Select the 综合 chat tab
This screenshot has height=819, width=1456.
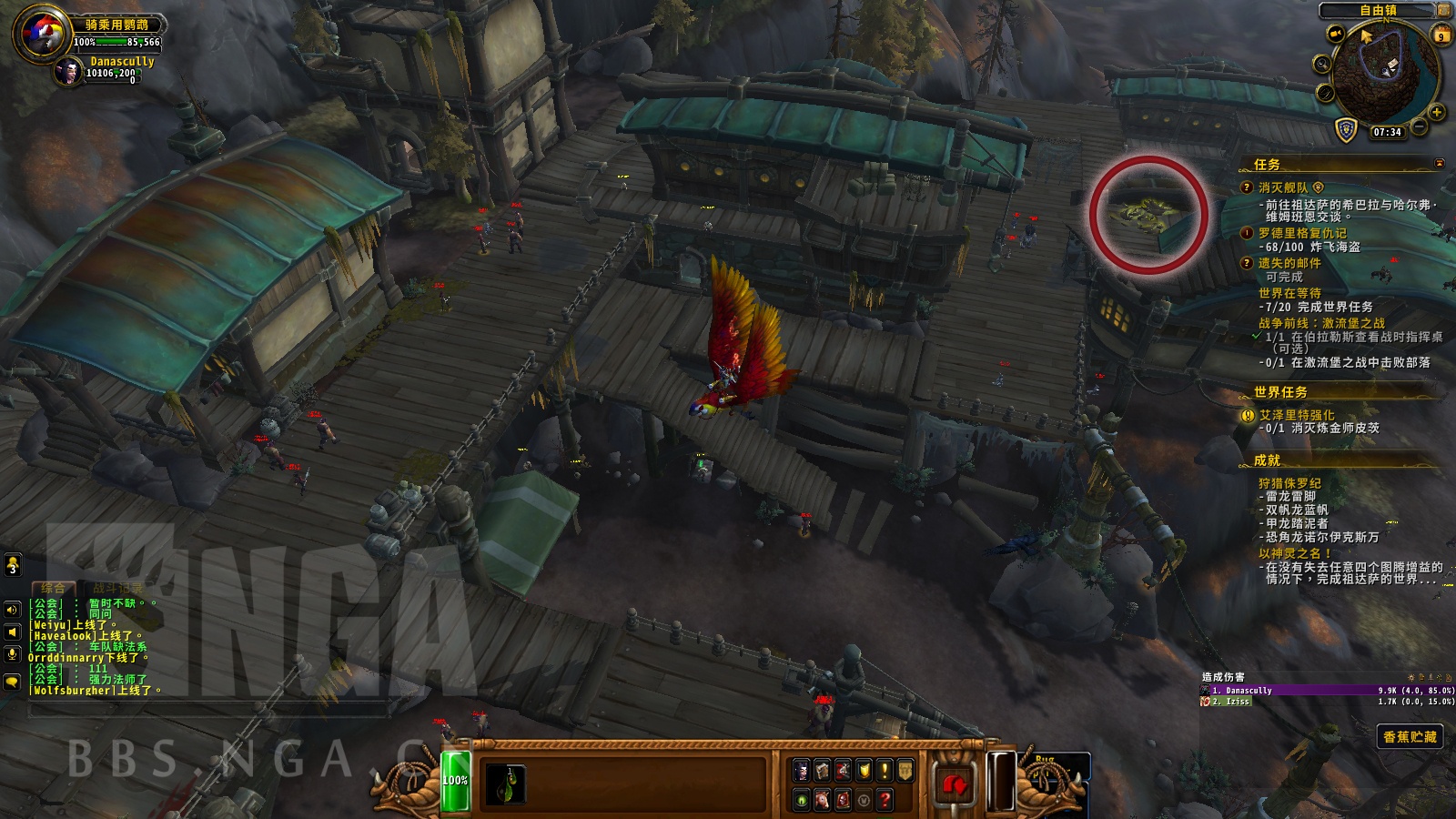point(53,588)
